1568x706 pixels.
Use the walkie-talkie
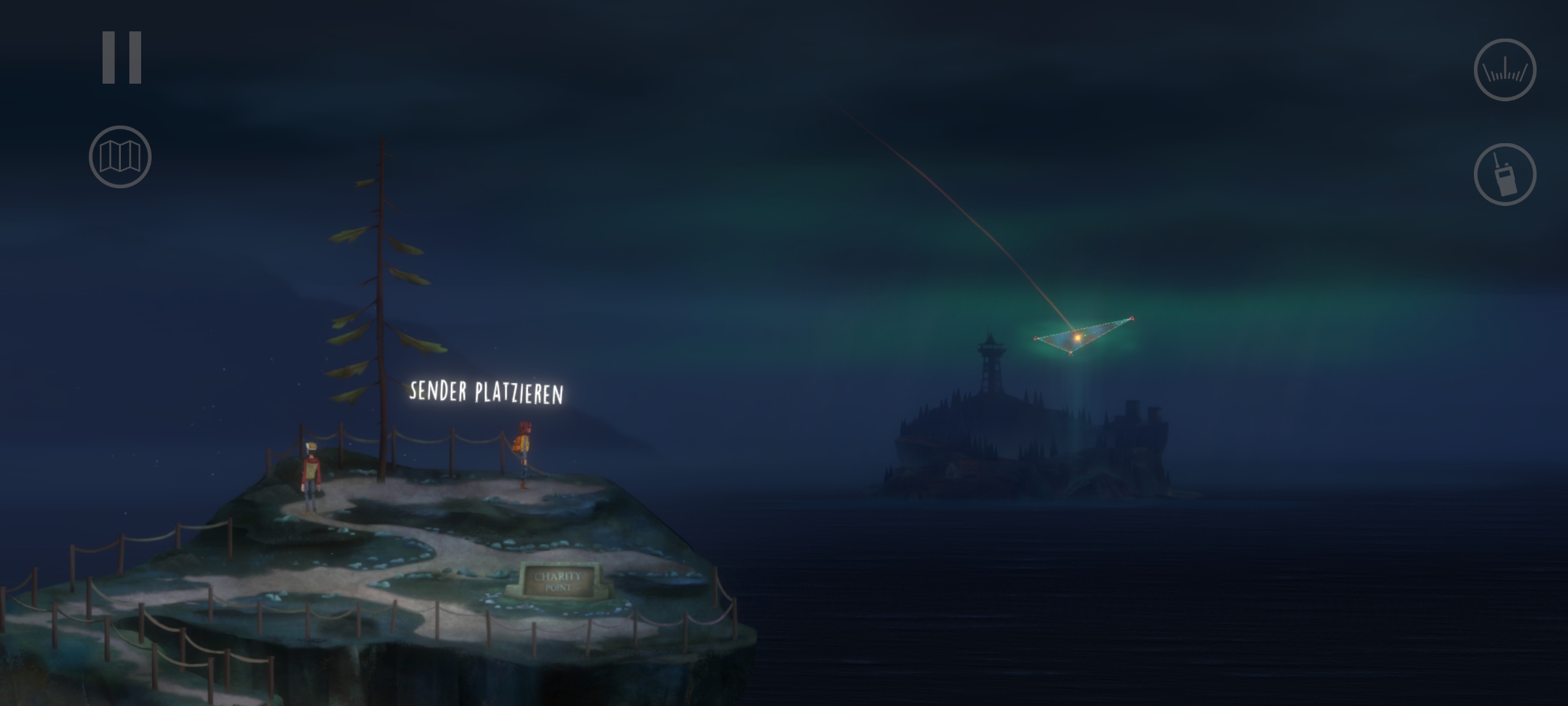[1505, 175]
